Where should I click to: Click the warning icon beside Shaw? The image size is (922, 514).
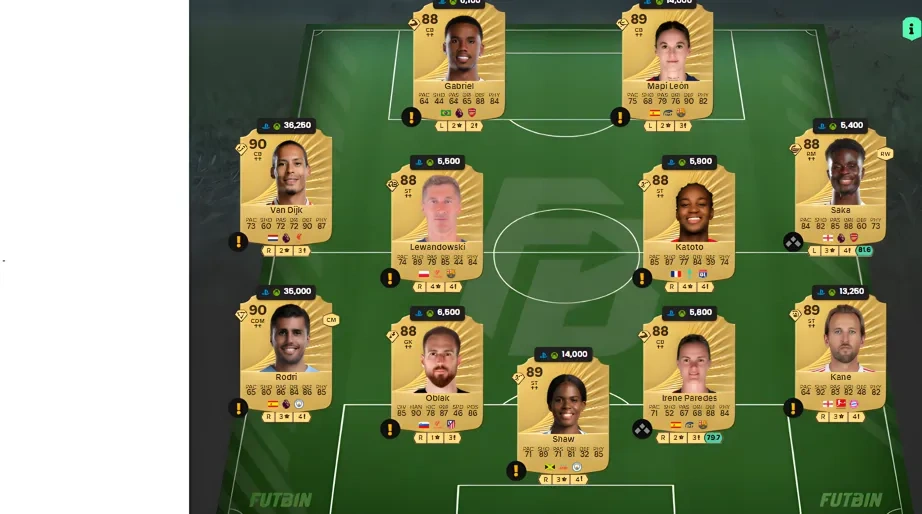(516, 470)
